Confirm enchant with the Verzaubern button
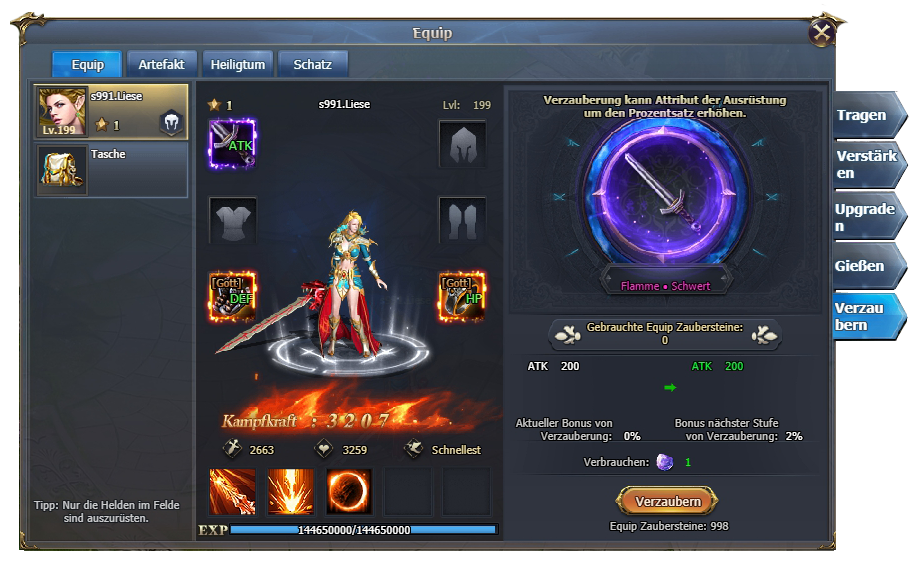 (667, 501)
